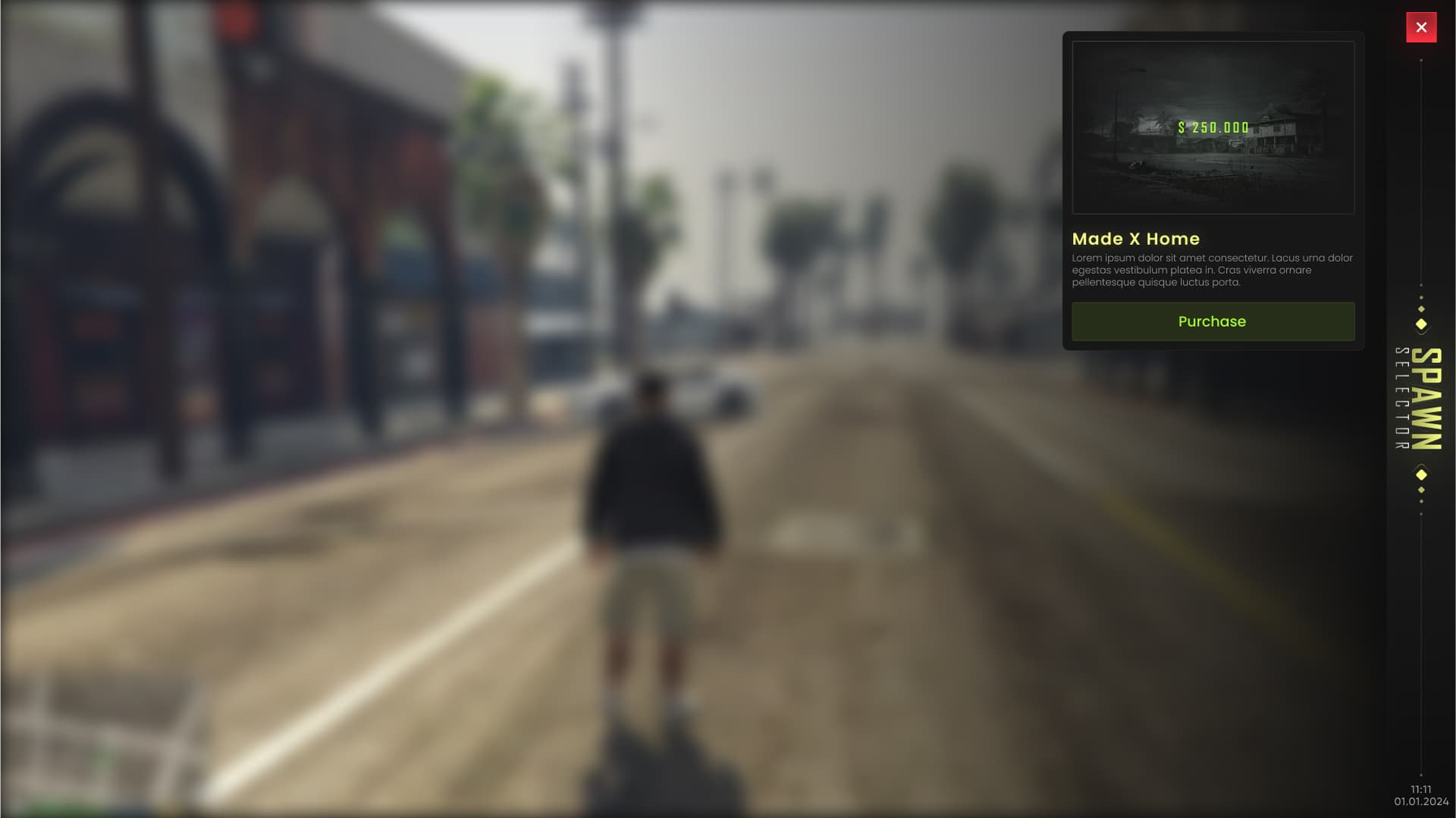Select the small diamond icon at sidebar top
Image resolution: width=1456 pixels, height=818 pixels.
pos(1420,309)
